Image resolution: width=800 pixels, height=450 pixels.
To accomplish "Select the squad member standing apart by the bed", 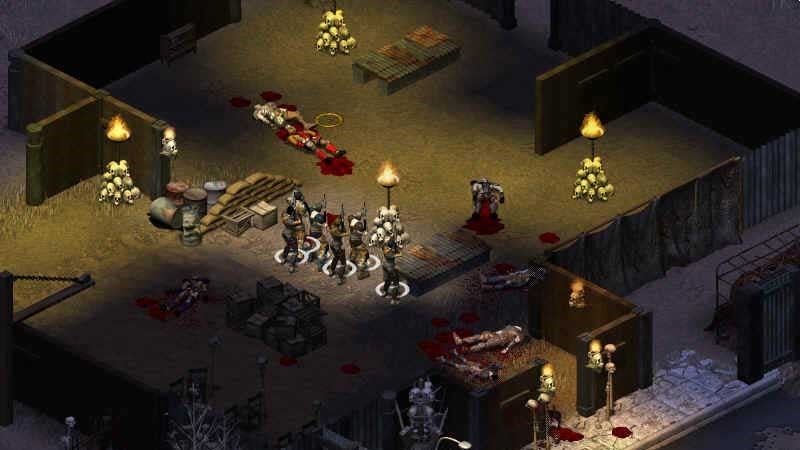I will coord(390,260).
